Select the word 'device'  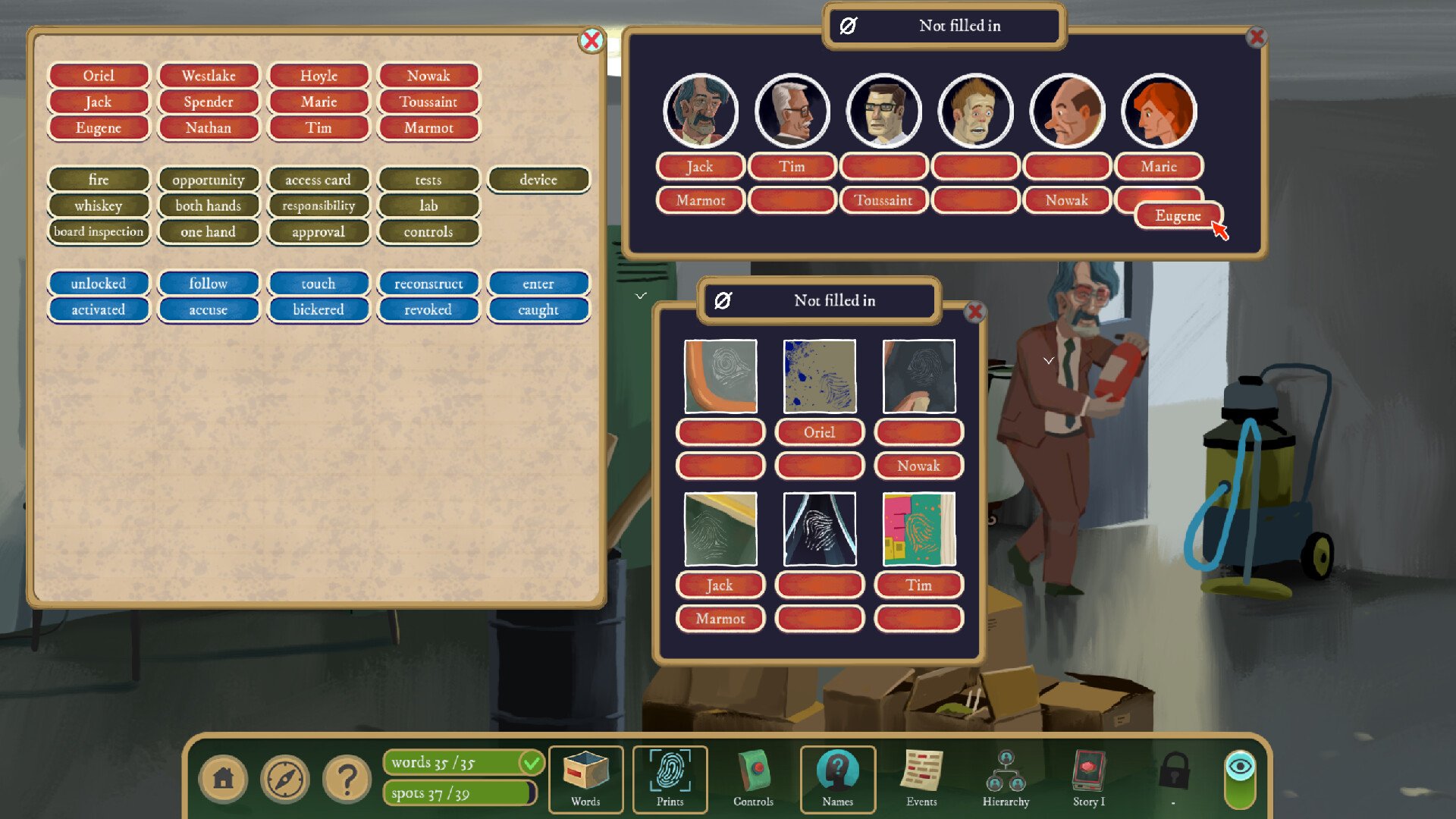click(x=538, y=180)
